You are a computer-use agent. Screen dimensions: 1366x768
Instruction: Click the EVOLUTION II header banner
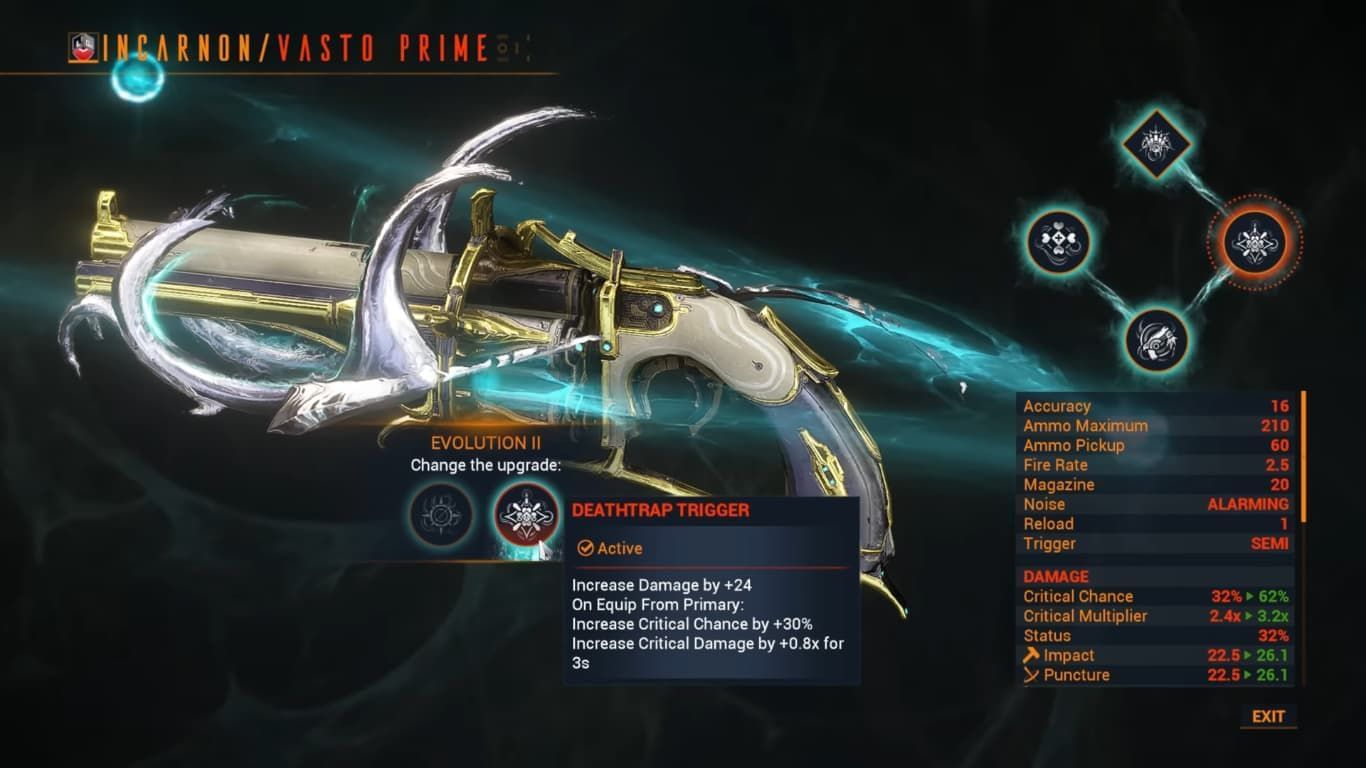click(484, 442)
